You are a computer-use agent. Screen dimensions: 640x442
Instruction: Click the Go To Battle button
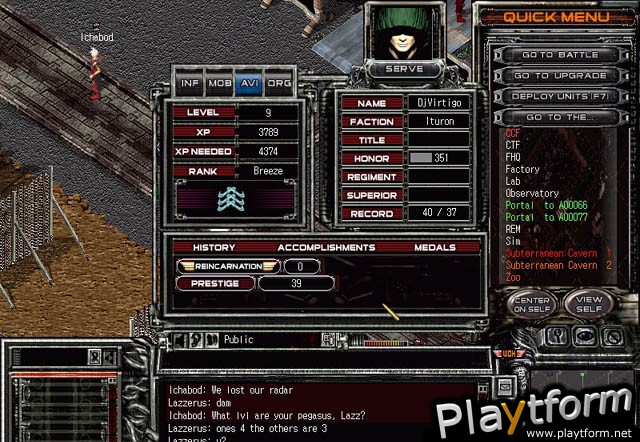point(558,54)
